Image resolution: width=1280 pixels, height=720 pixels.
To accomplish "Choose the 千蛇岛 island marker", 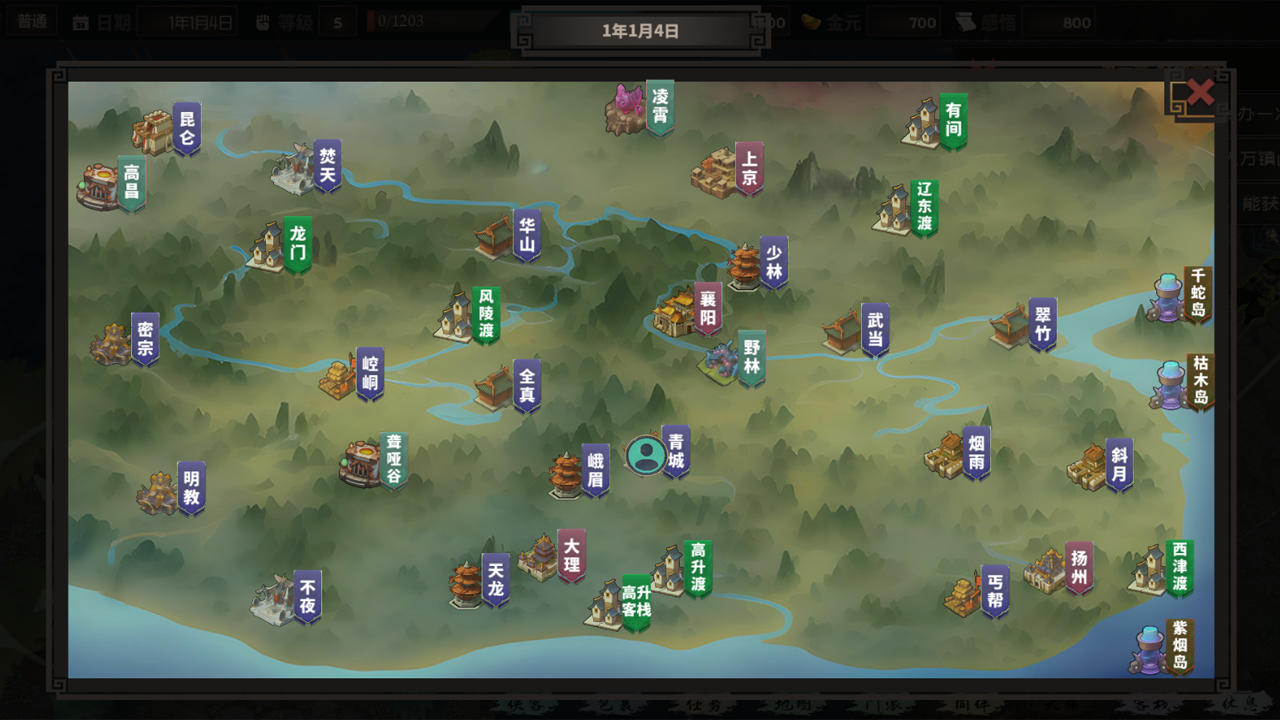I will coord(1198,293).
